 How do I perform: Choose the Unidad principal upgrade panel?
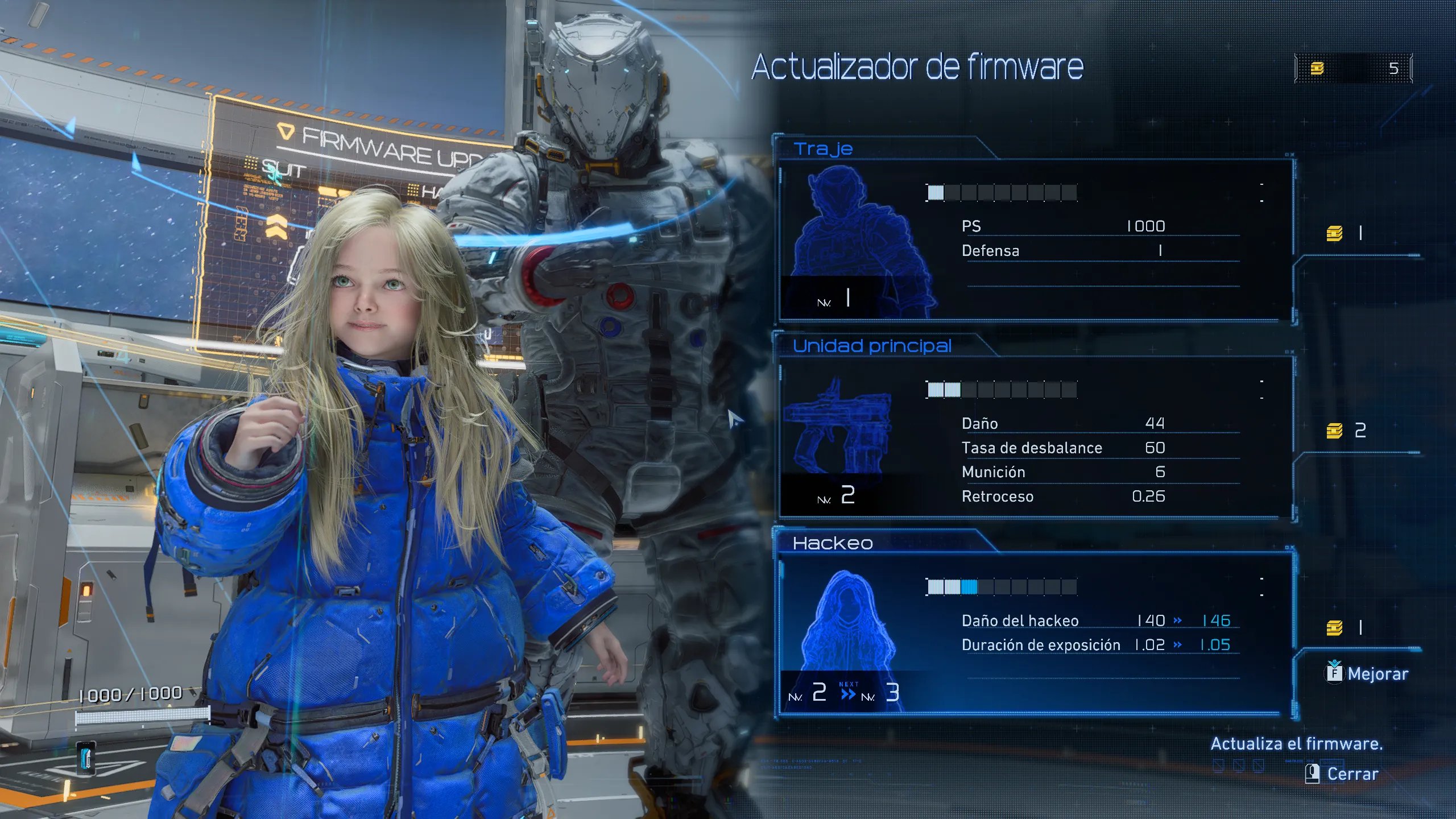coord(1035,438)
